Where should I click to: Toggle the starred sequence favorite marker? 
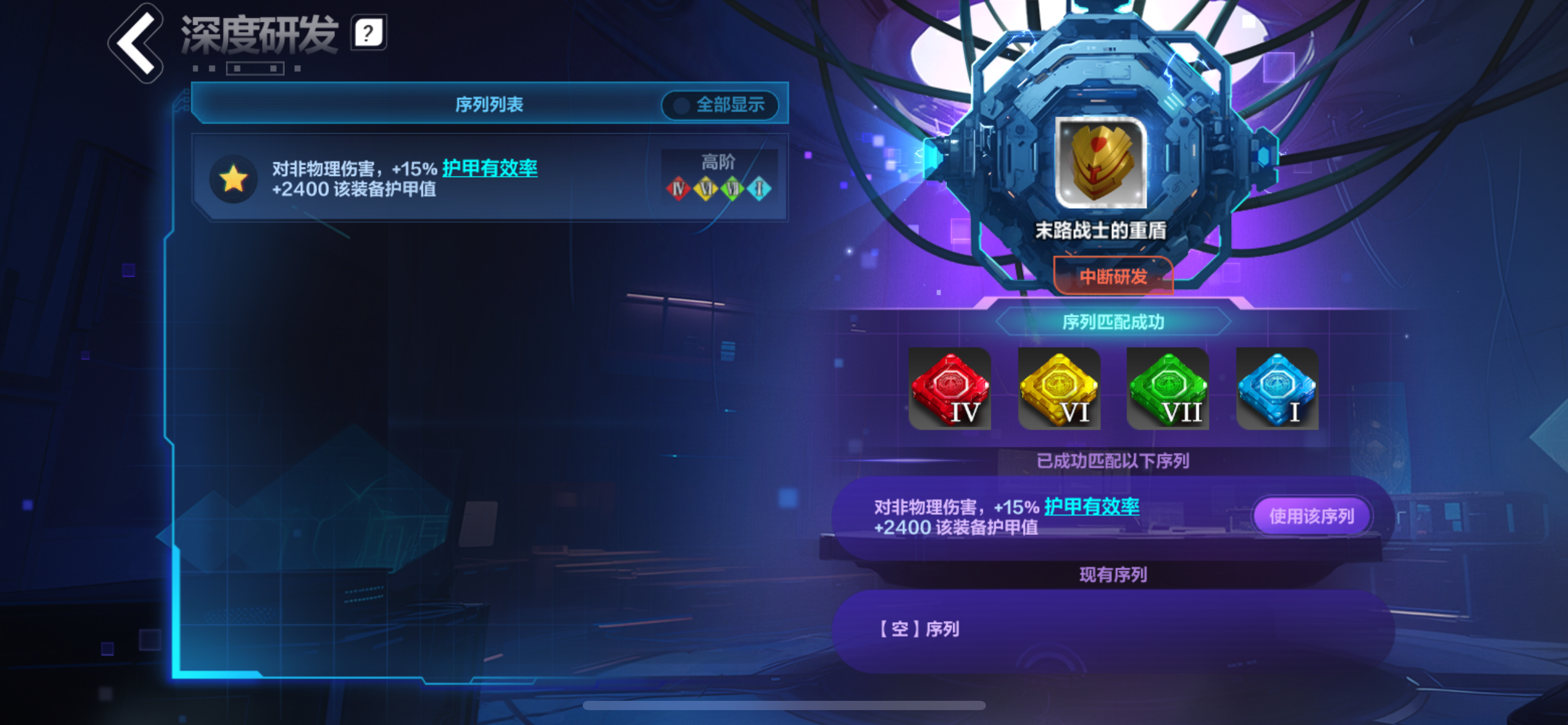[x=234, y=179]
